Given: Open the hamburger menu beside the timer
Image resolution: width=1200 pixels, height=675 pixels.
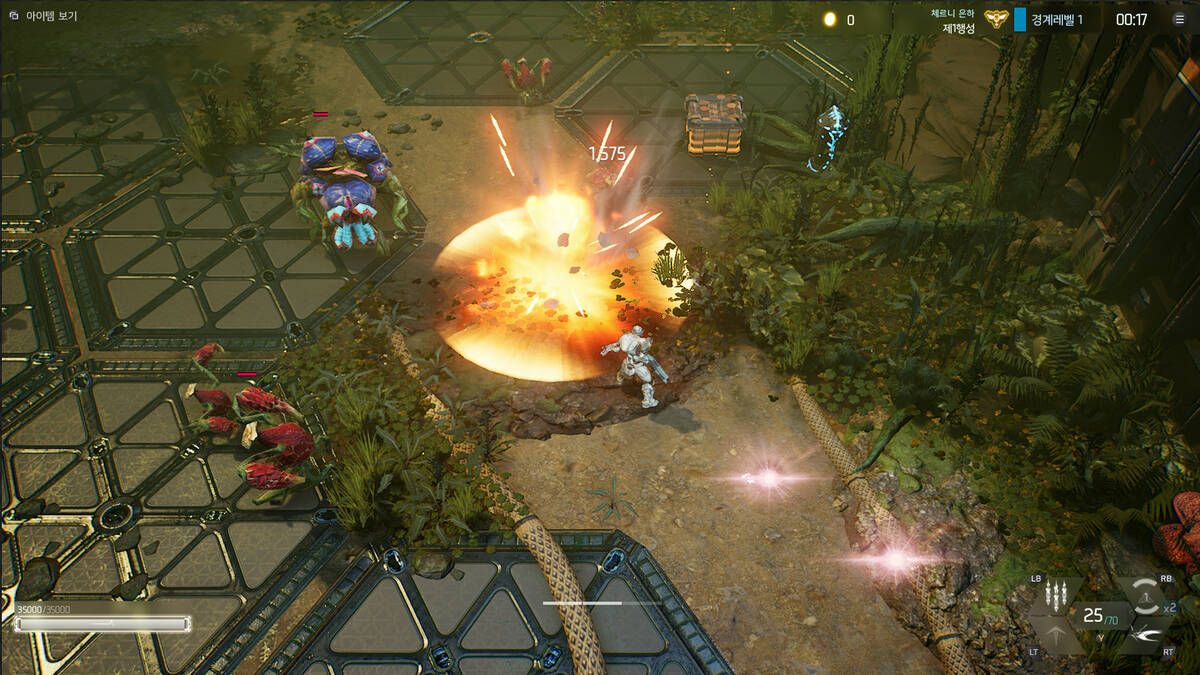Looking at the screenshot, I should click(1178, 19).
